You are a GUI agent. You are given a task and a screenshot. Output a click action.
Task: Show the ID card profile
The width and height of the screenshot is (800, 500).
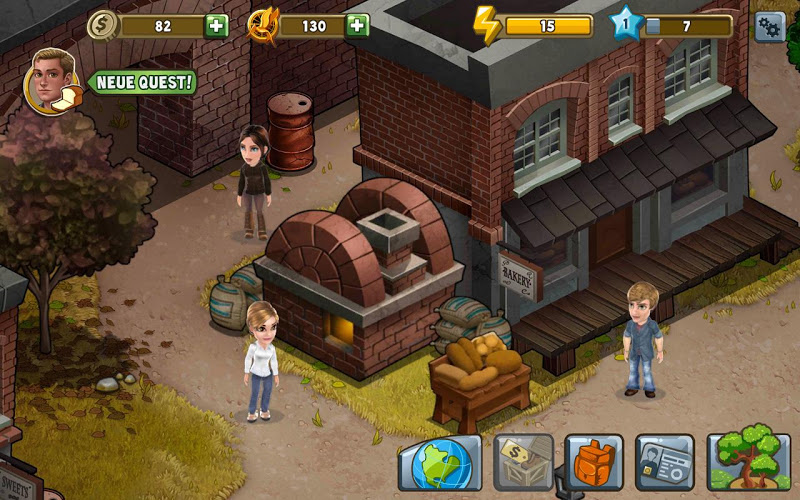tap(665, 462)
